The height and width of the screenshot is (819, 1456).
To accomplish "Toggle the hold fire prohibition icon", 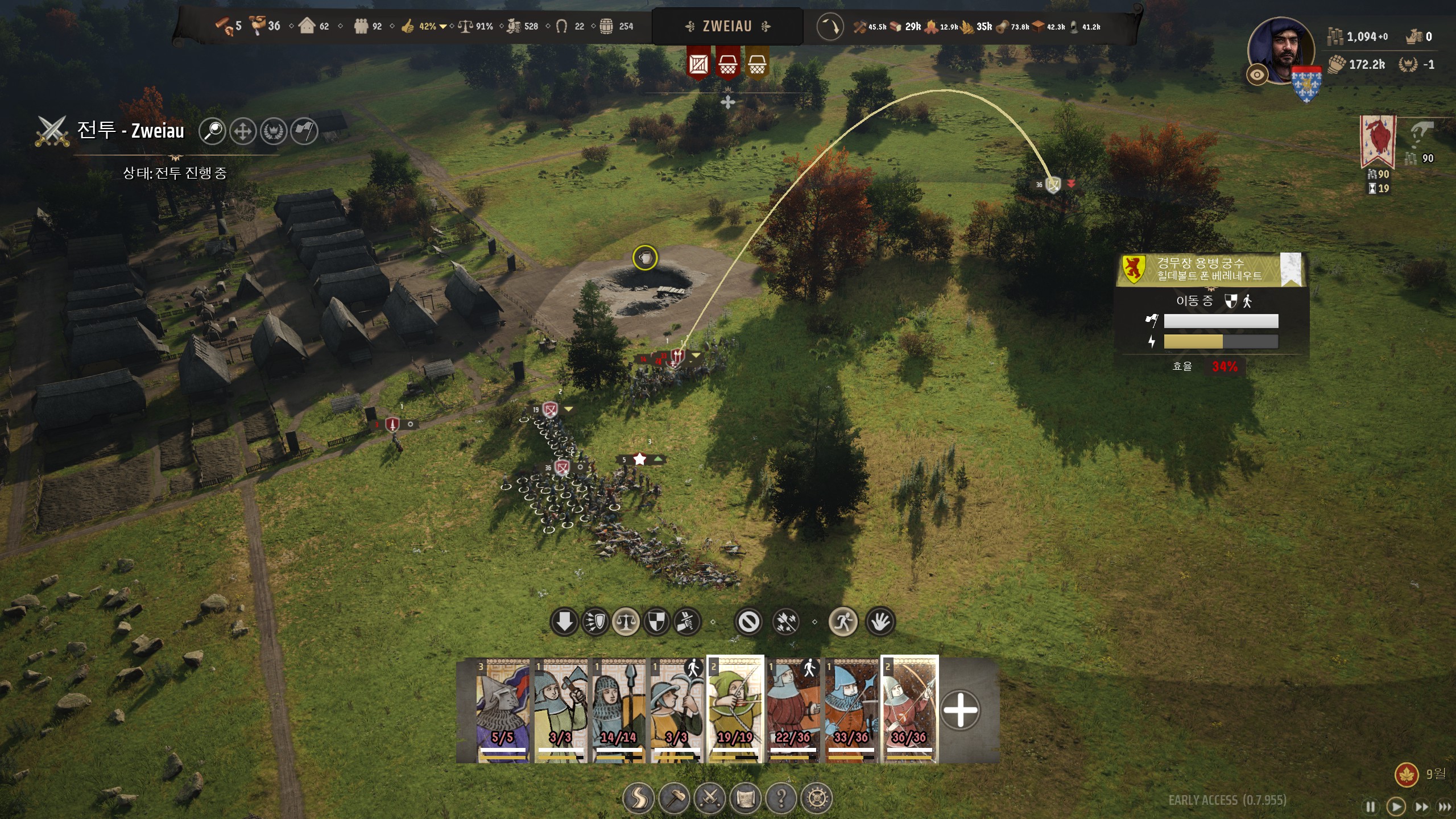I will click(748, 622).
